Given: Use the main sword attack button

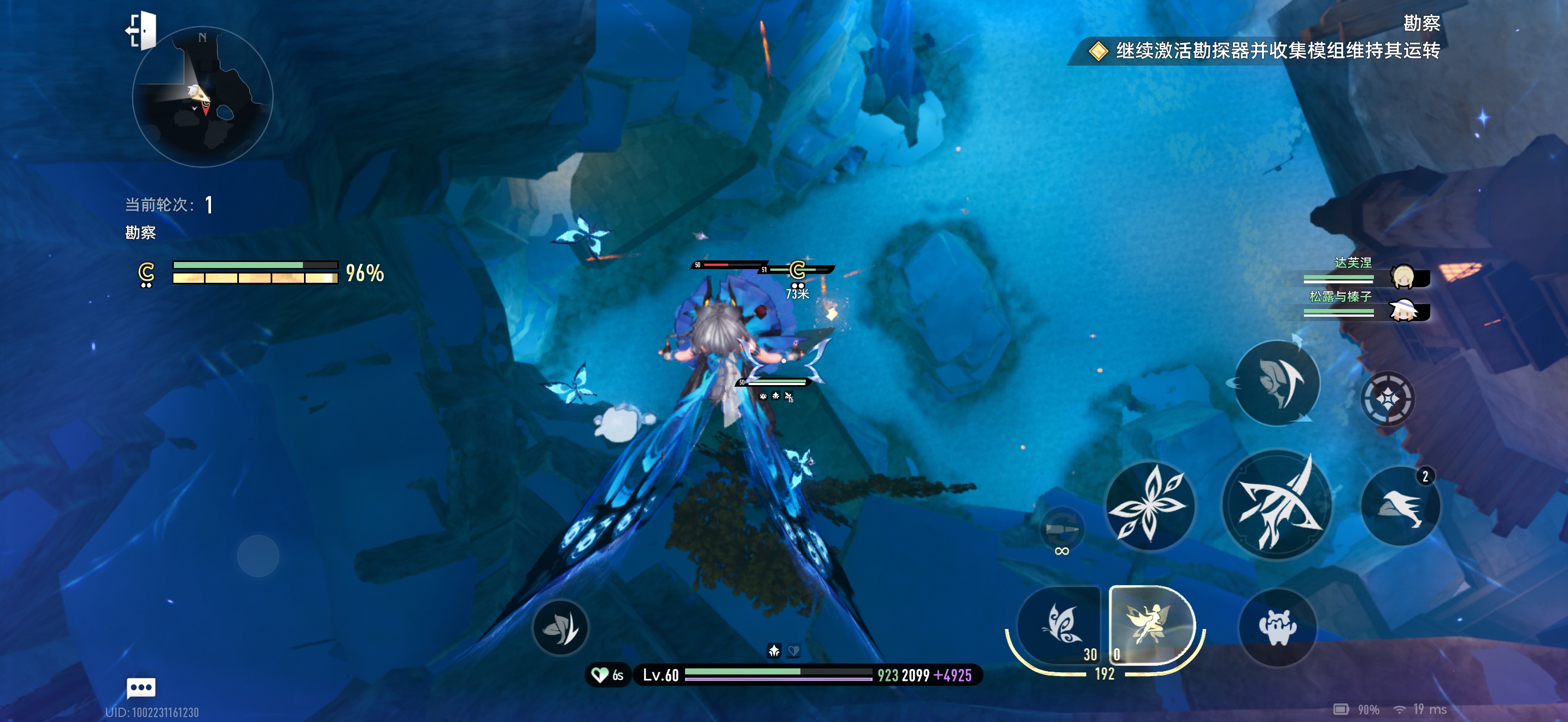Looking at the screenshot, I should coord(1277,505).
